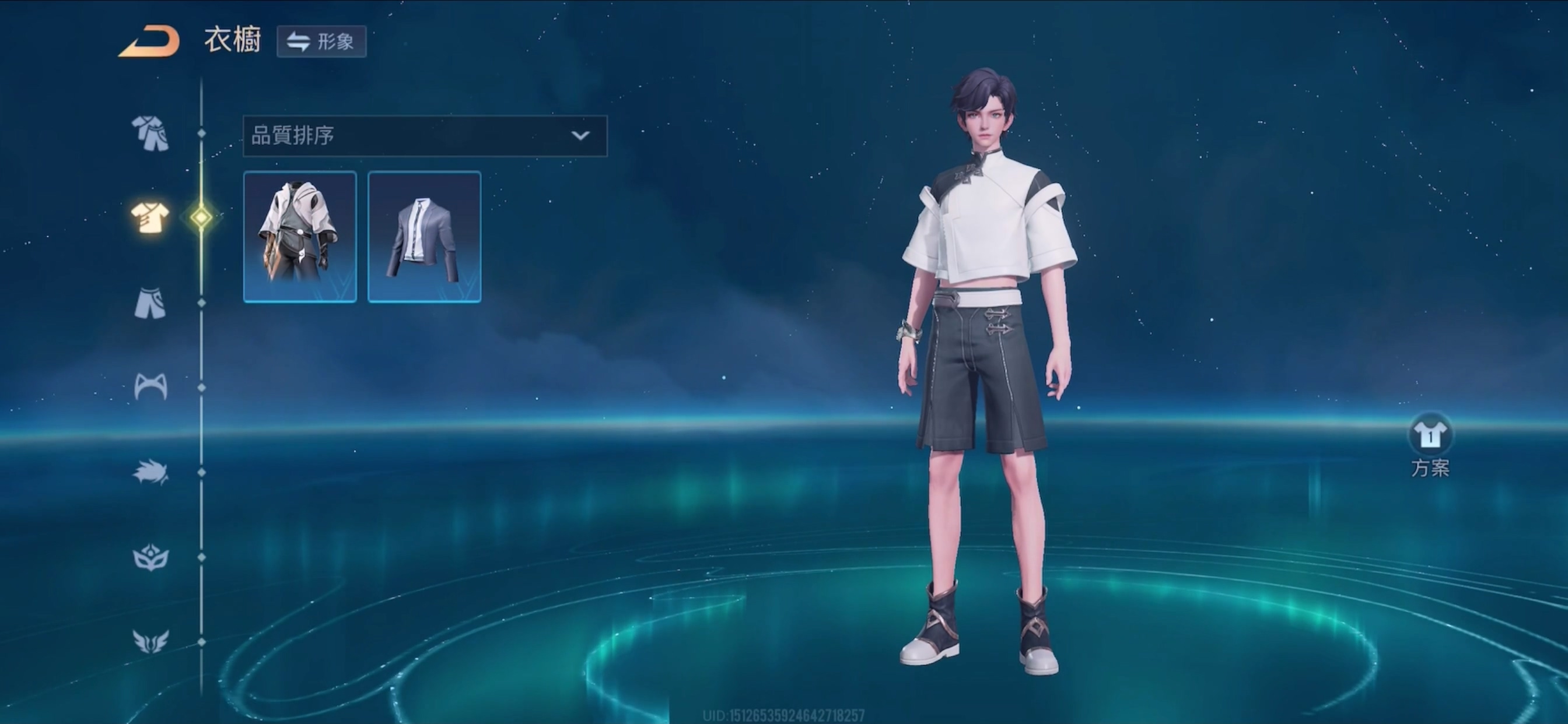Switch to the face mask category

coord(150,557)
